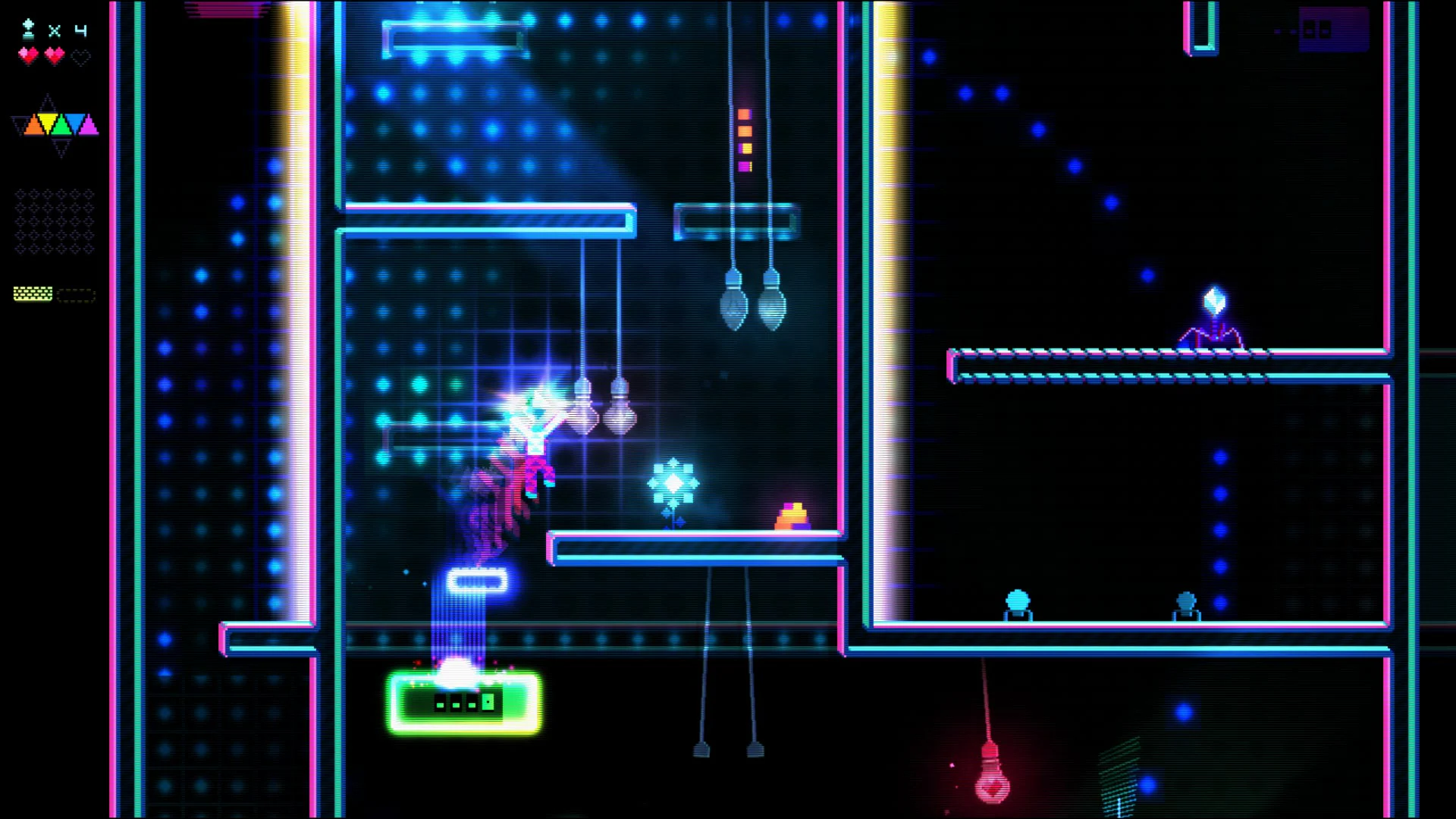Expand the empty outlined bar beside the yellow bar
This screenshot has width=1456, height=819.
[76, 293]
